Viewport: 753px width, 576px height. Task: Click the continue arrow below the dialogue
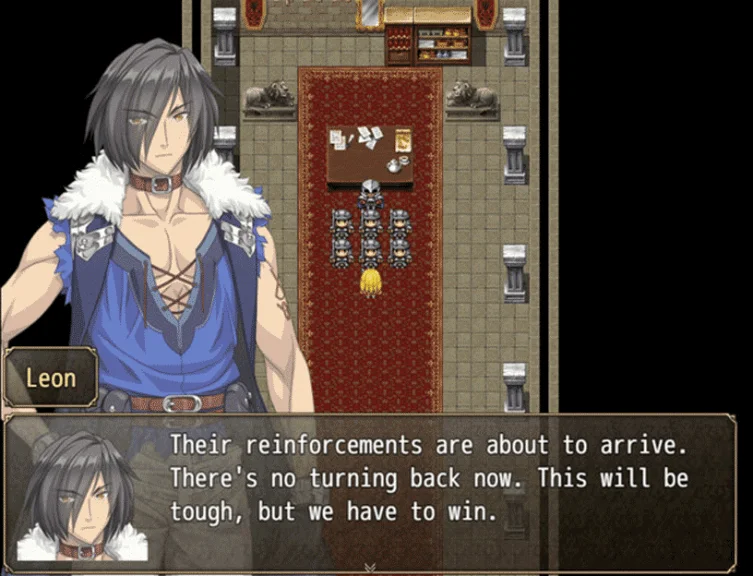(370, 567)
